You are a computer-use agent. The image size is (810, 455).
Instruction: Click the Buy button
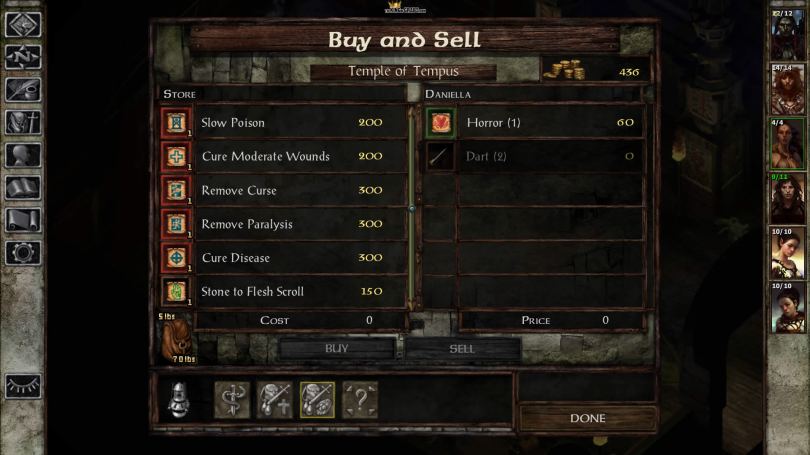tap(337, 348)
